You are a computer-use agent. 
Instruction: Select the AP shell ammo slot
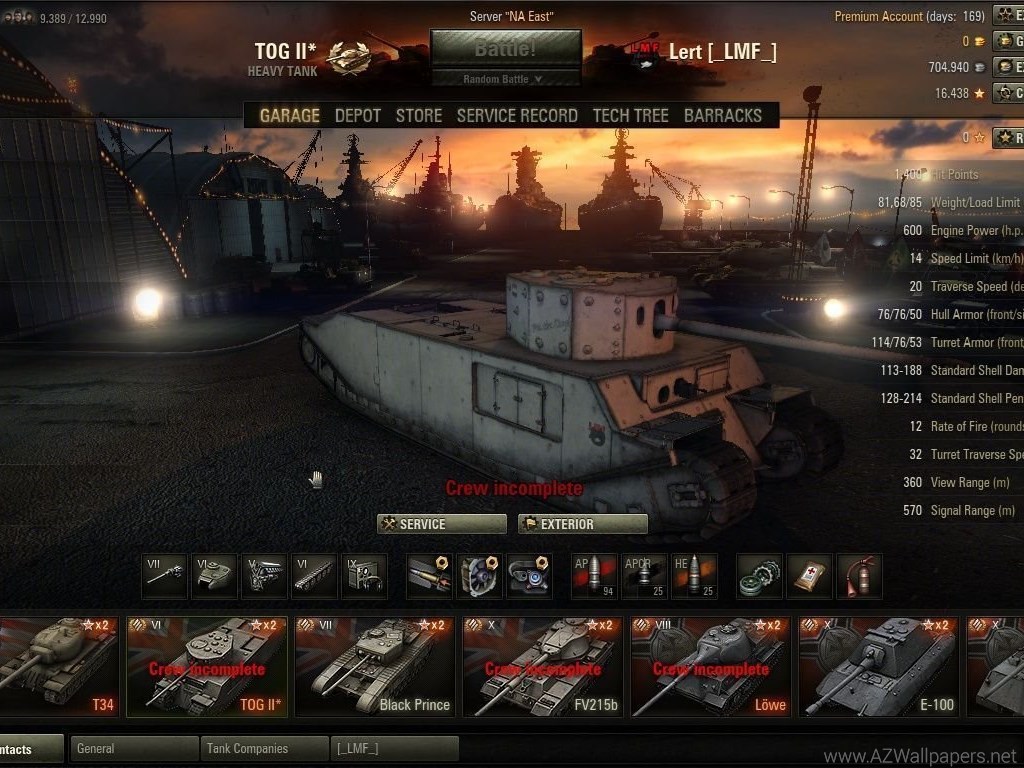coord(593,576)
